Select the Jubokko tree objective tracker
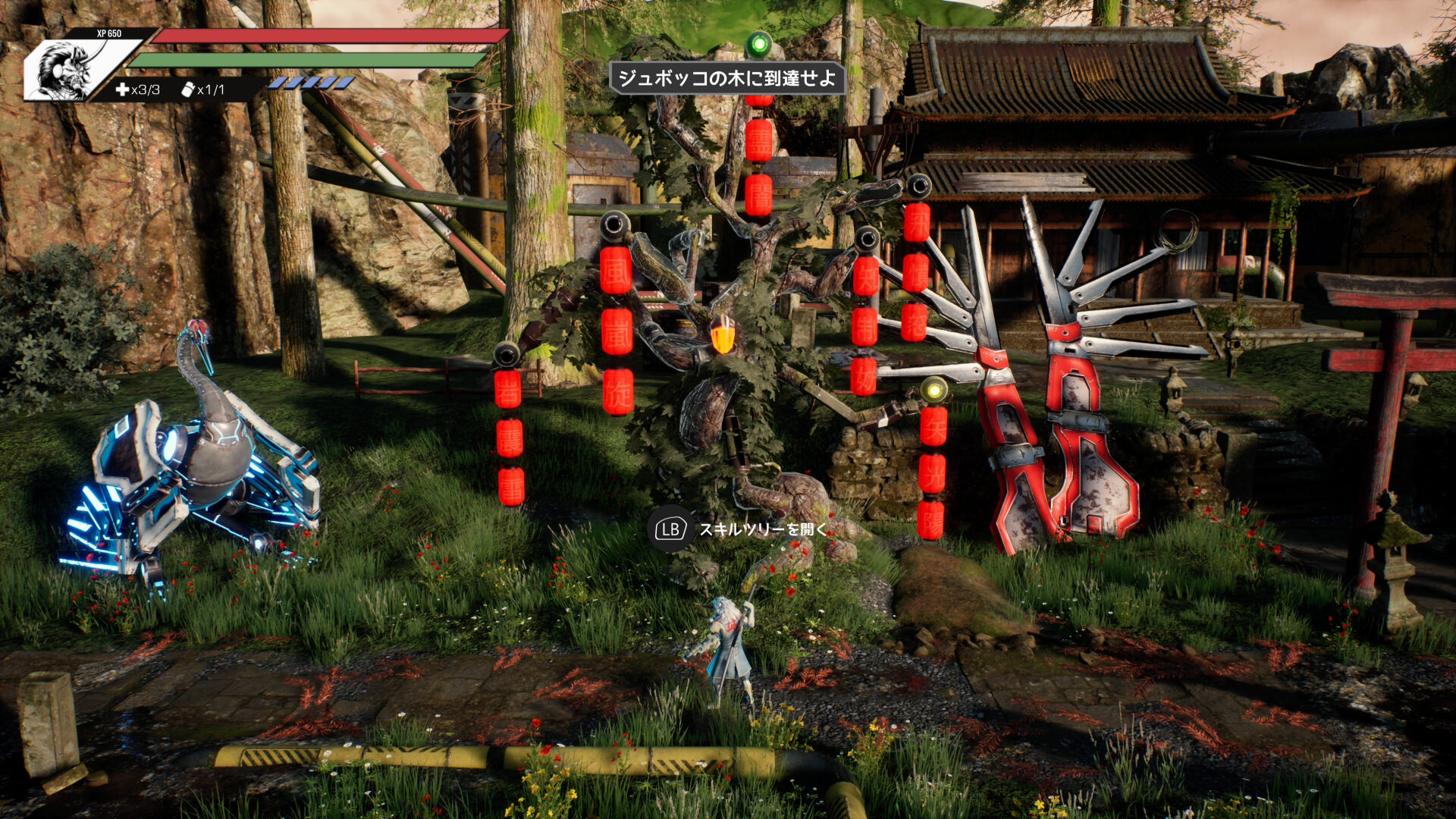Screen dimensions: 1456x819 click(x=726, y=78)
